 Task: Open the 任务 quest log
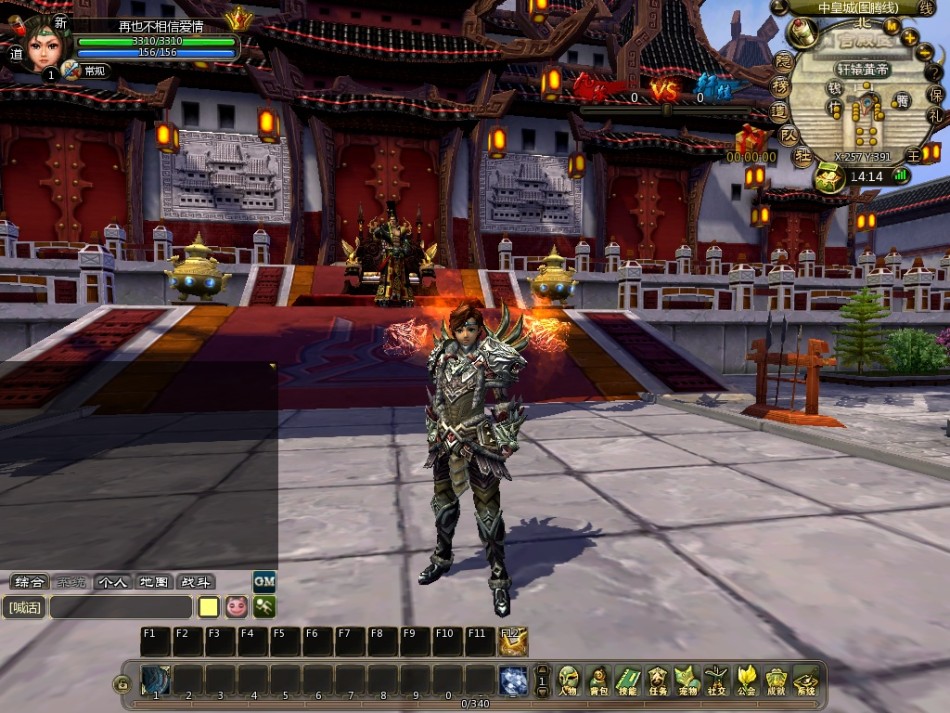click(x=657, y=680)
